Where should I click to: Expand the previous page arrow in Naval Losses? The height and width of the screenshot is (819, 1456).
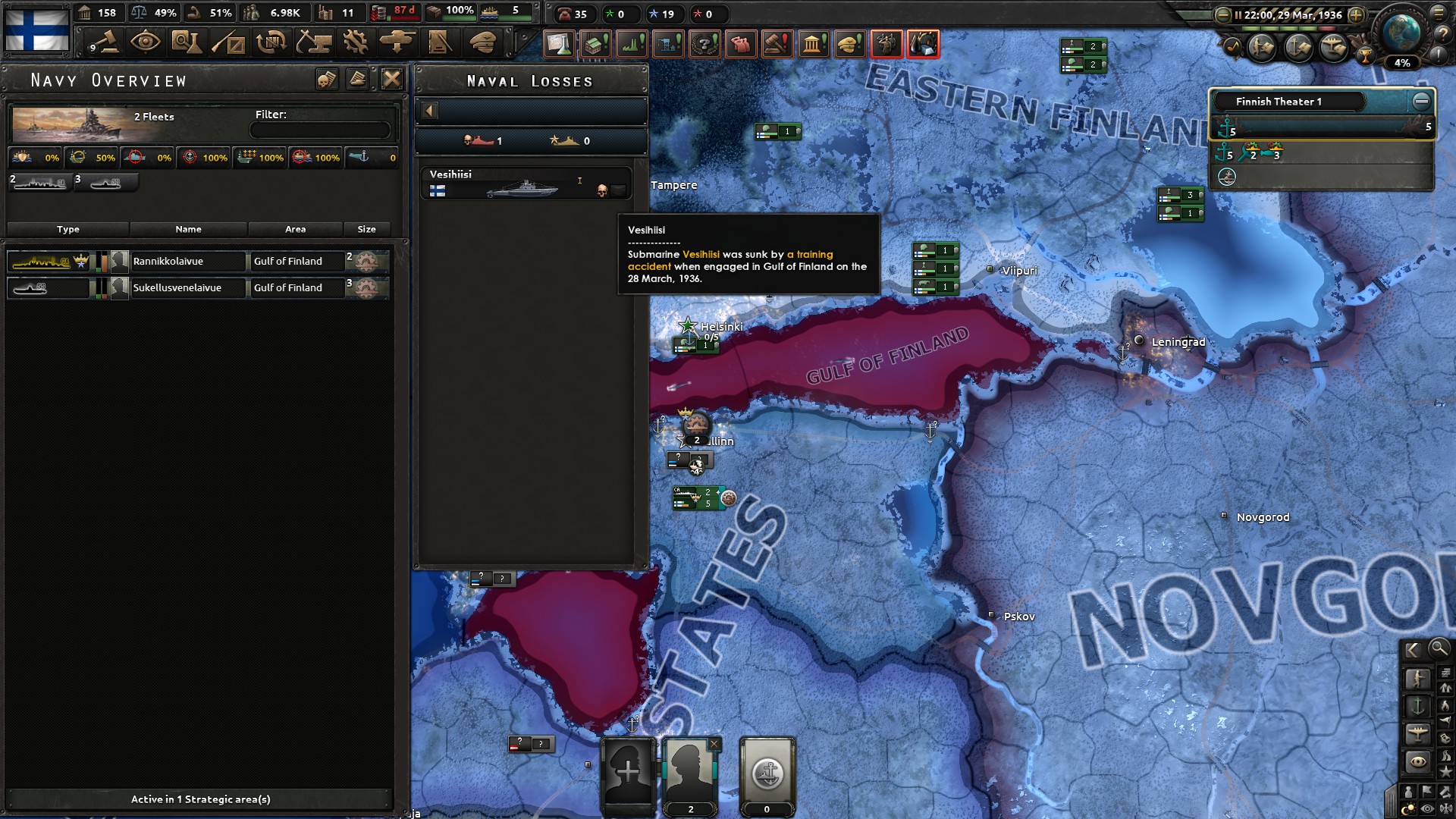pos(431,110)
